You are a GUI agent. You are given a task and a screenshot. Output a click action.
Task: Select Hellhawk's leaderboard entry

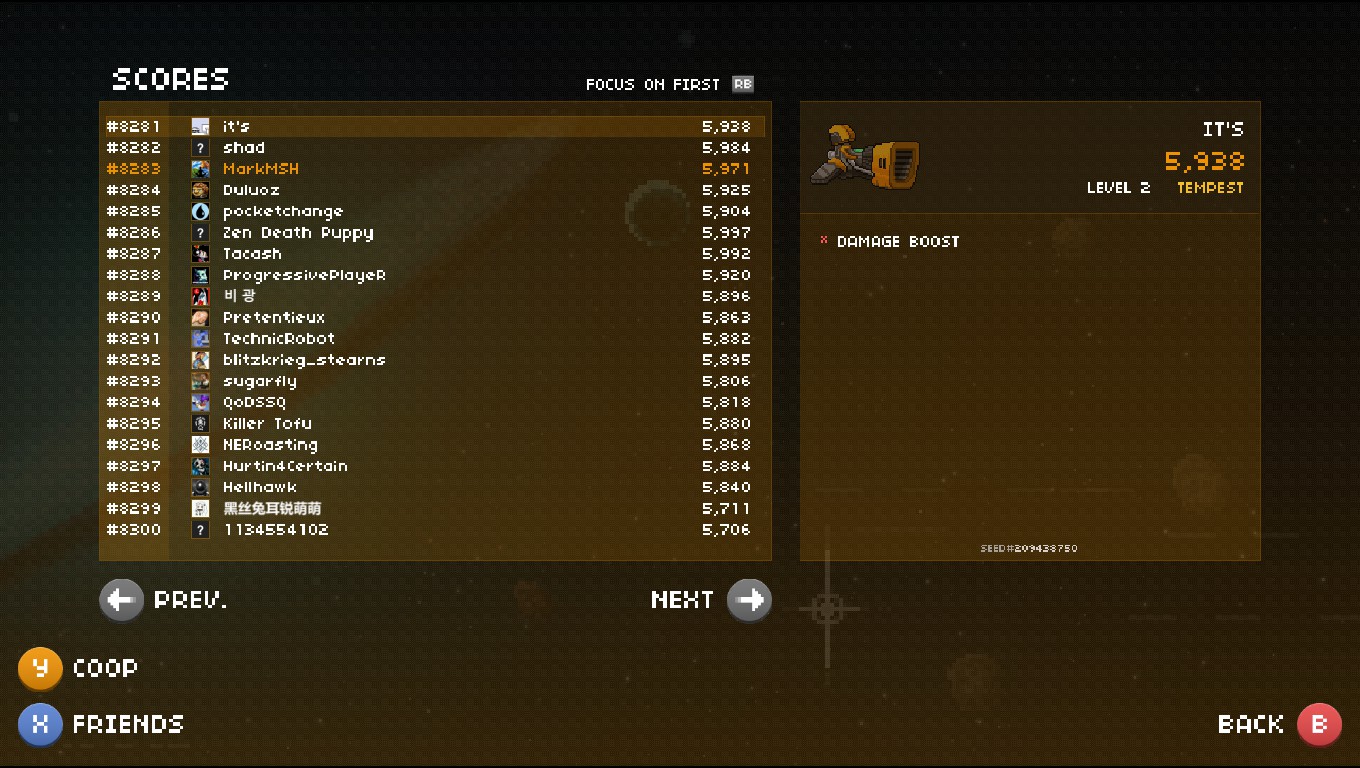click(435, 487)
